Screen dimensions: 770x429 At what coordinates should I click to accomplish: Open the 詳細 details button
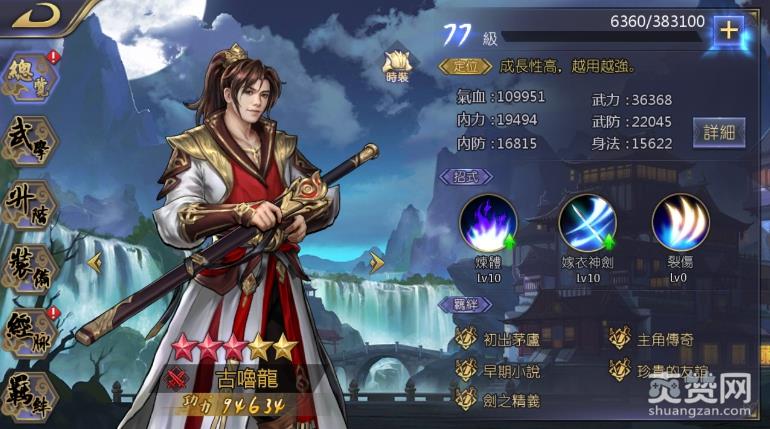point(719,132)
